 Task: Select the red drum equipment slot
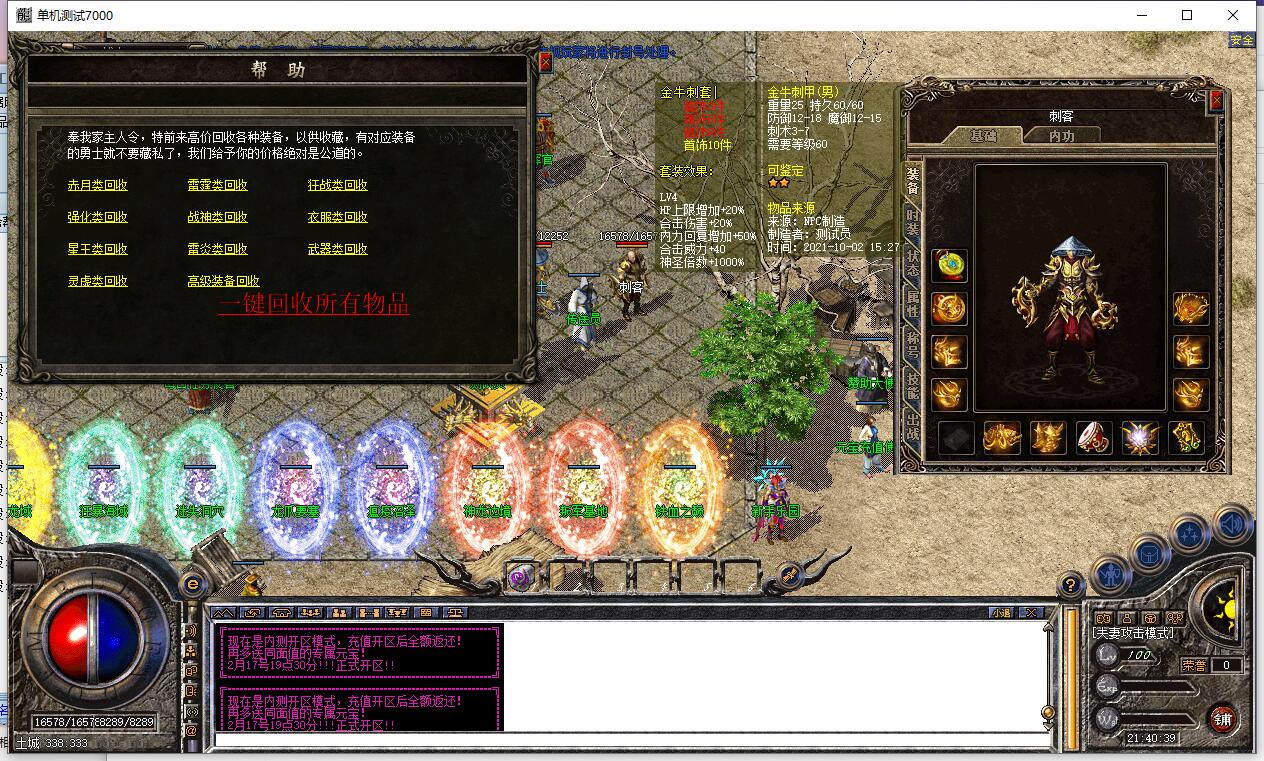(x=1094, y=438)
